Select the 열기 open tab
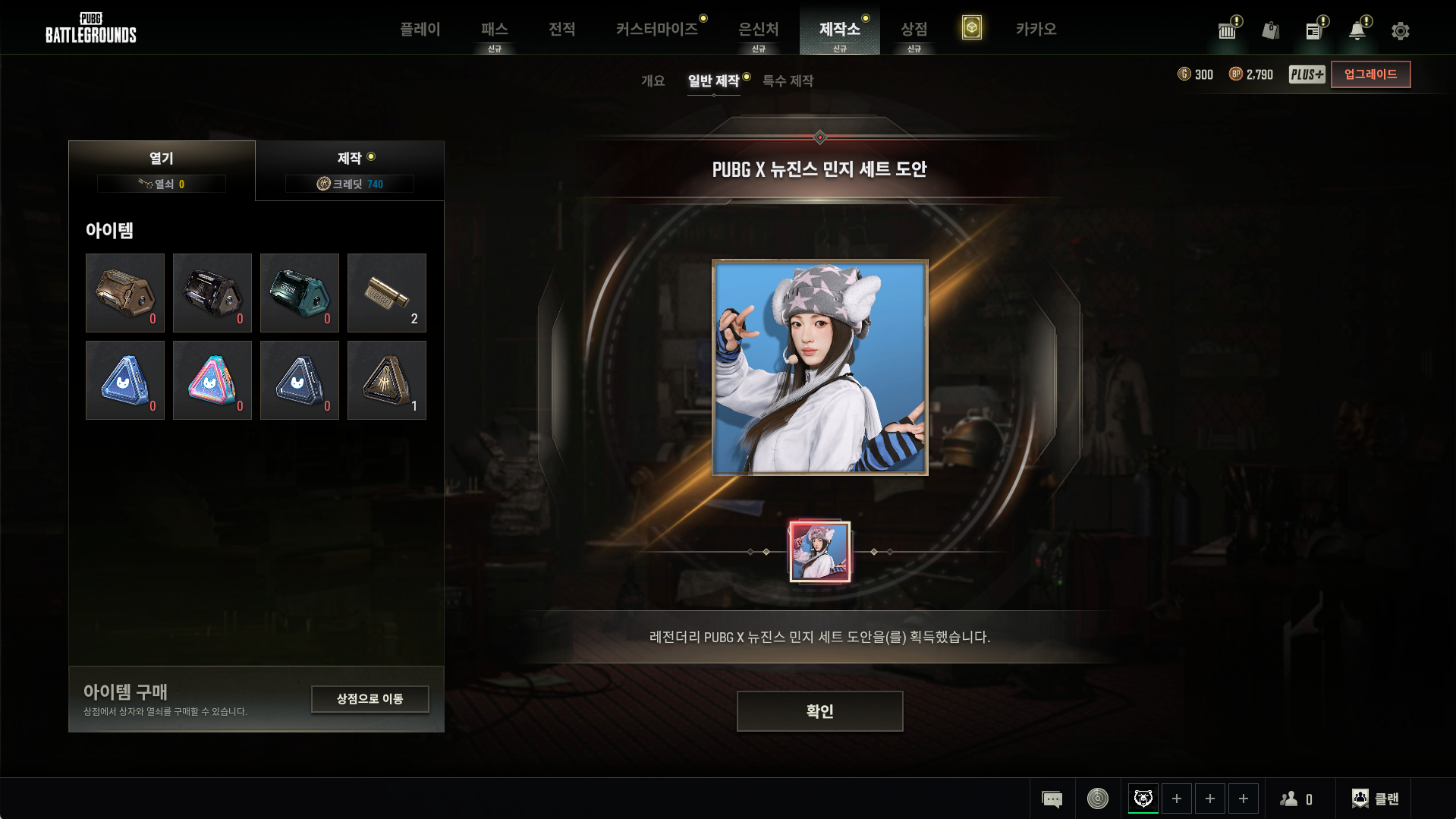The image size is (1456, 819). pyautogui.click(x=162, y=170)
